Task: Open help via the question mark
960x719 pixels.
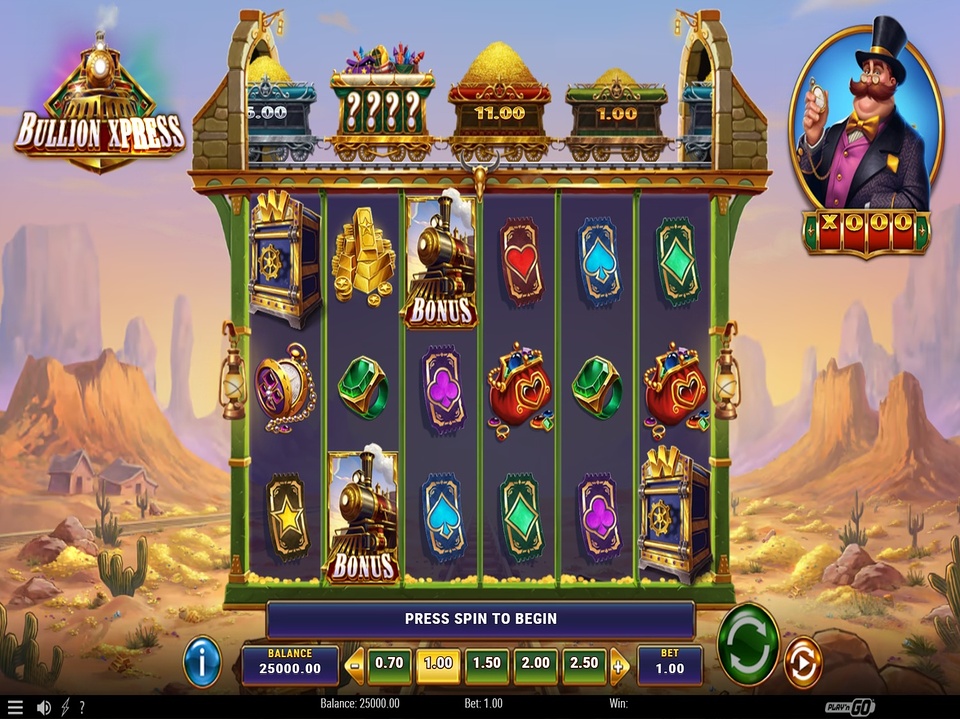Action: pos(82,707)
